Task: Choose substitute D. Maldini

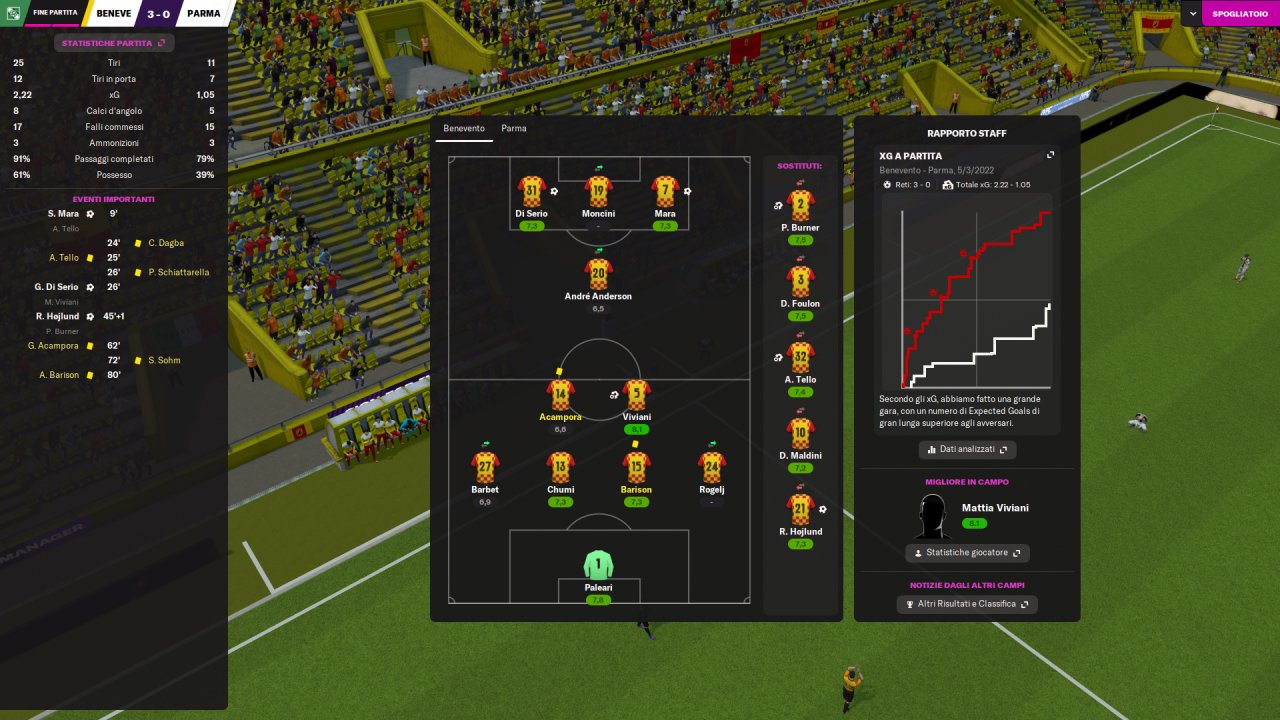Action: pos(800,435)
